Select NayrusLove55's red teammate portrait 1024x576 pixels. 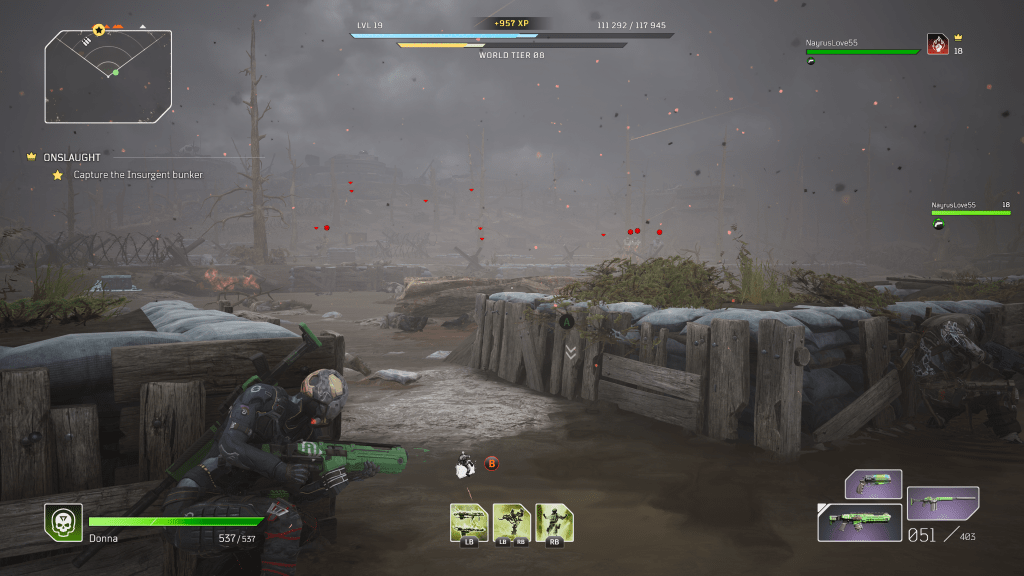coord(938,44)
